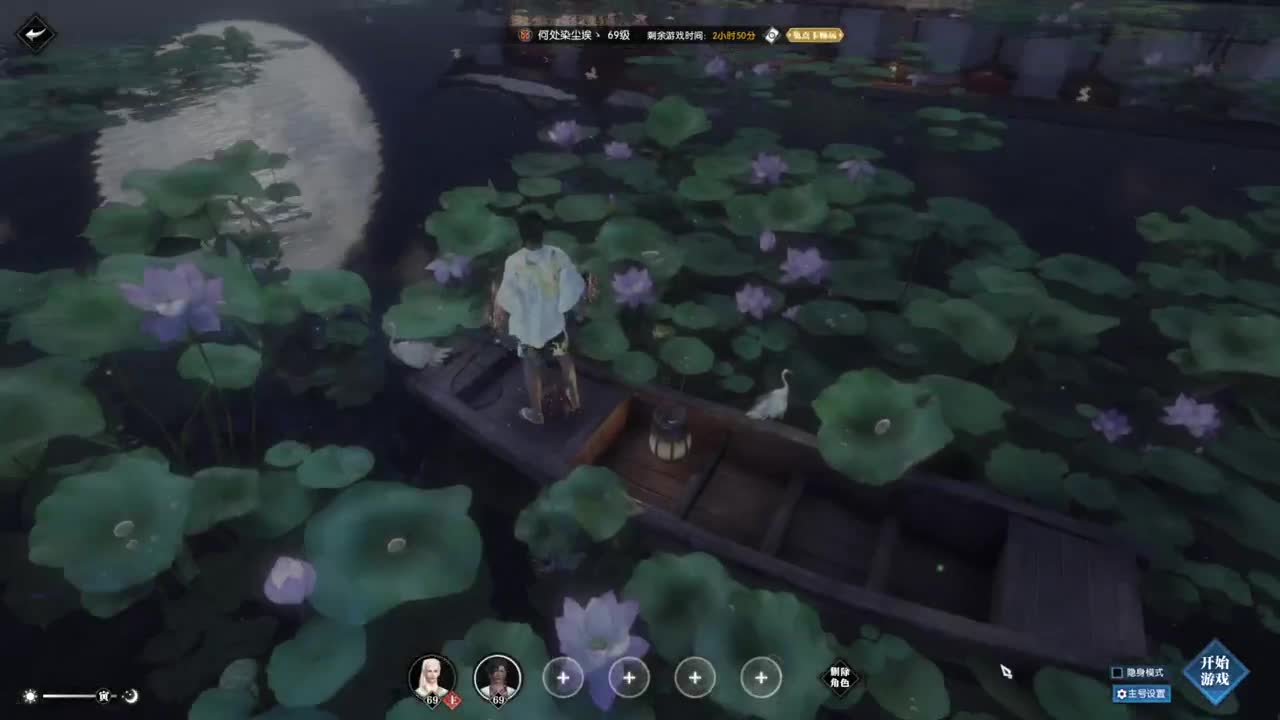
Task: Open the 鬼点卡畅玩版 badge in the top bar
Action: [815, 36]
